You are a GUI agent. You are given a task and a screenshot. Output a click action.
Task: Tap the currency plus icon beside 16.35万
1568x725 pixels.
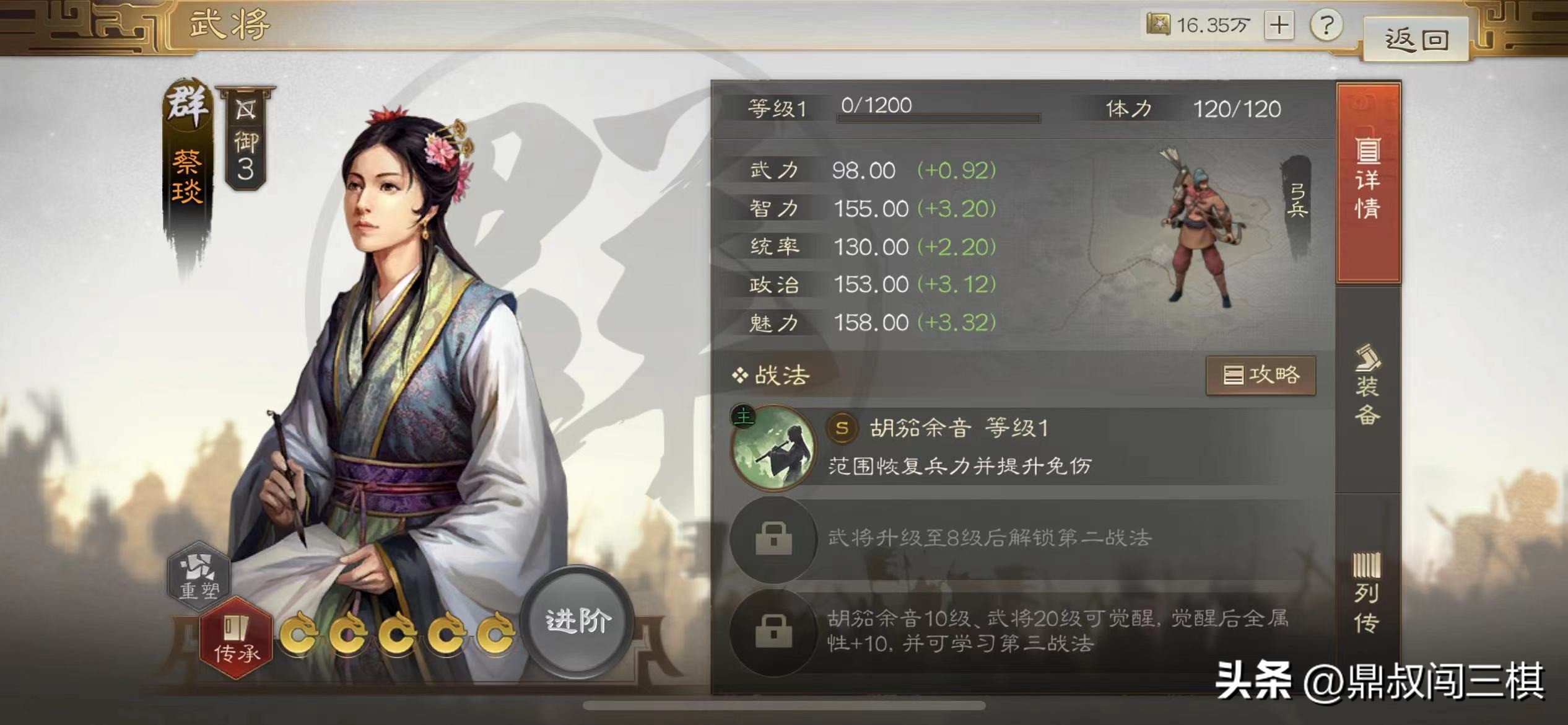click(1279, 26)
